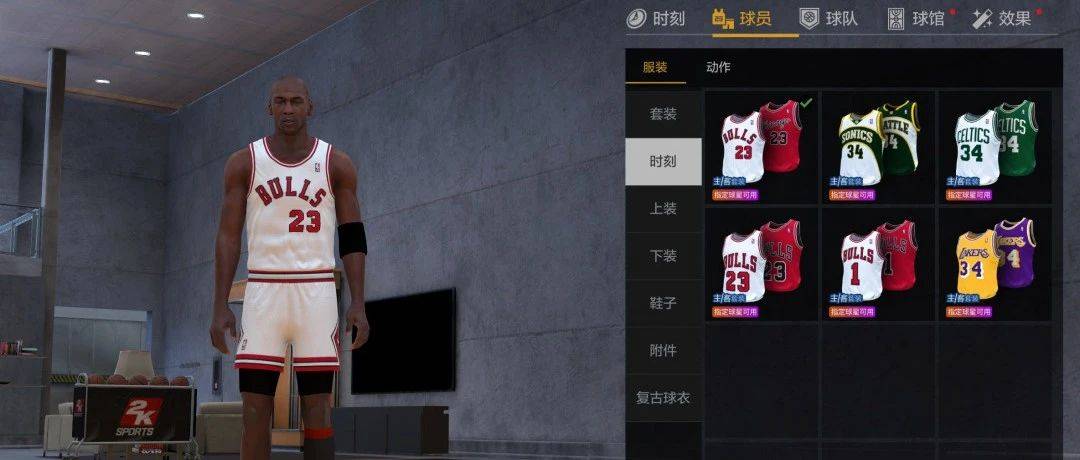Open the 上装 category

pos(663,209)
